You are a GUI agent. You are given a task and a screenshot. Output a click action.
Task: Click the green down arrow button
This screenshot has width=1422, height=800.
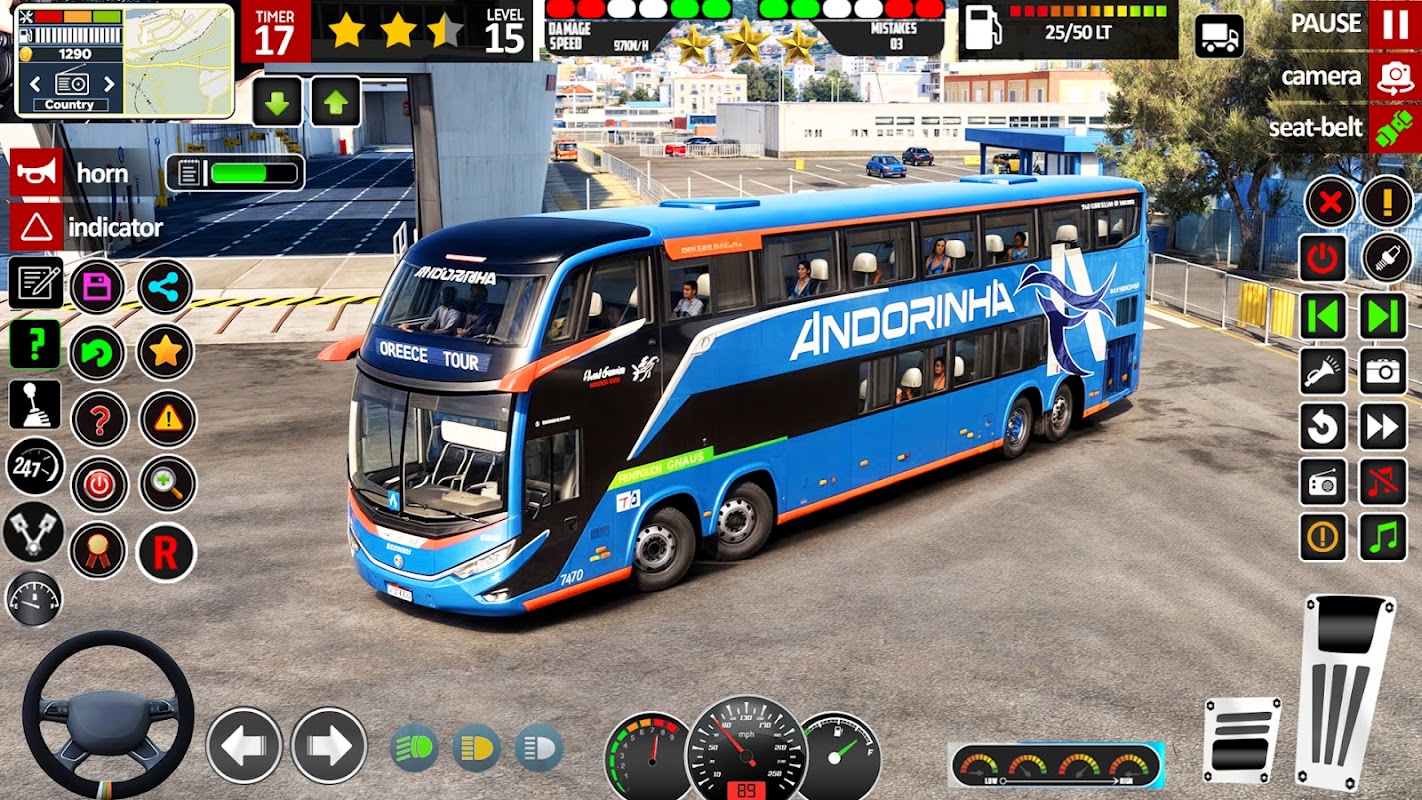click(x=277, y=102)
